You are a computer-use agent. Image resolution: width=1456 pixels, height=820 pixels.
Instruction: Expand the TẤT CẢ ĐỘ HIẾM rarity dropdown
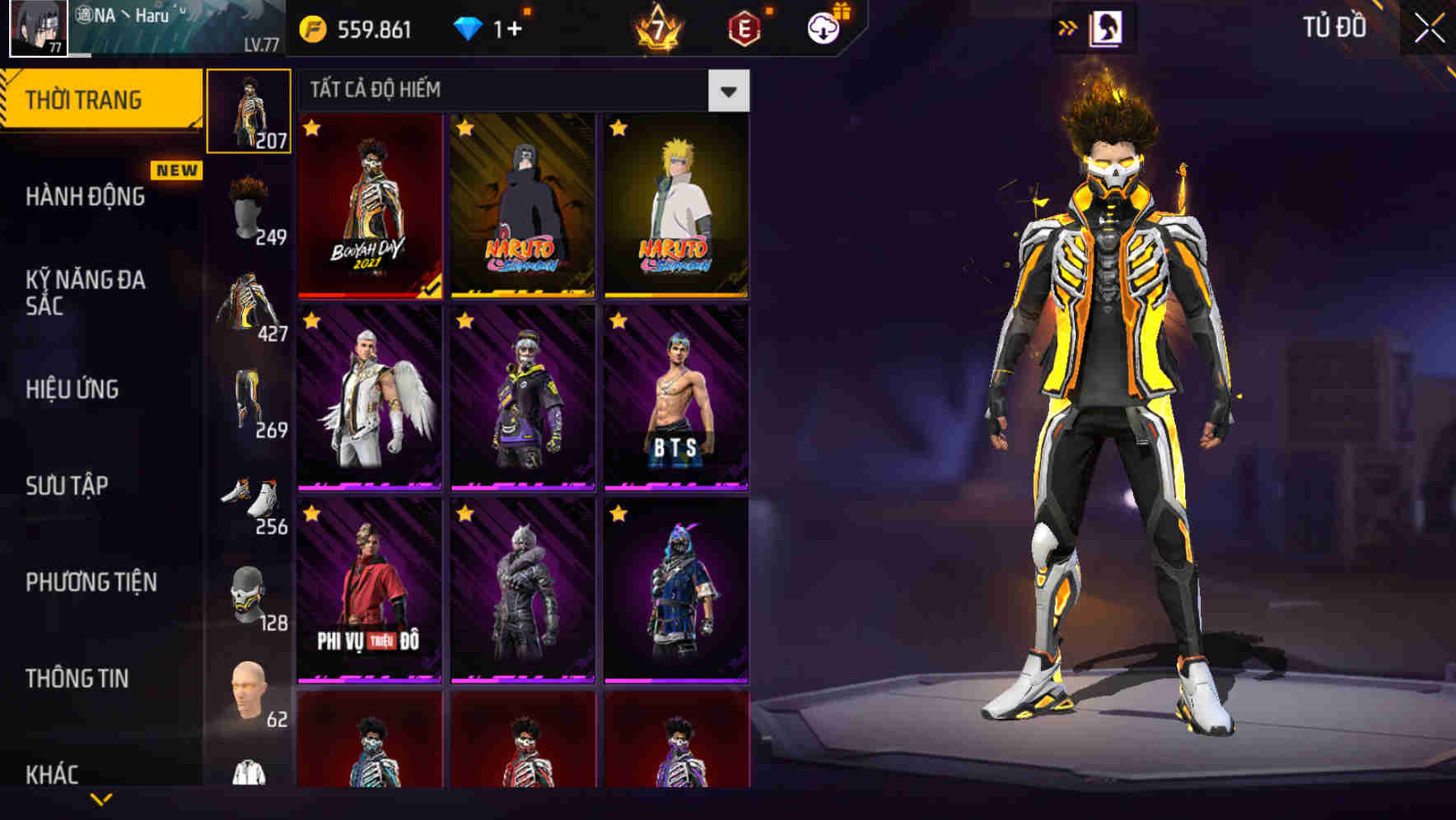[728, 90]
